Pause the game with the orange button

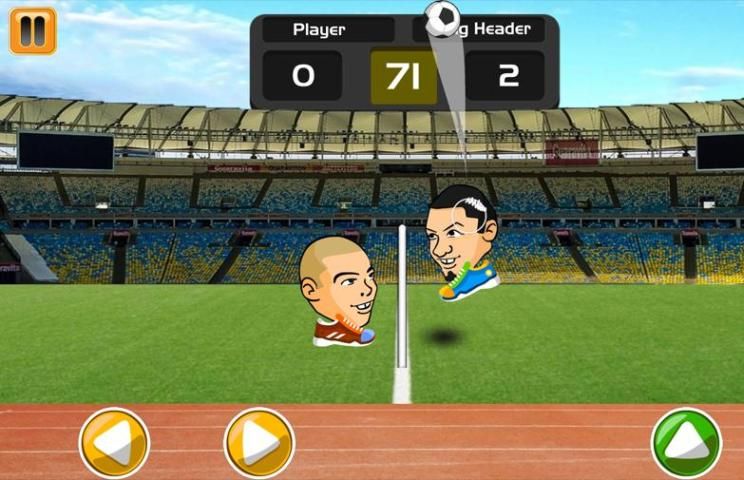[x=33, y=31]
